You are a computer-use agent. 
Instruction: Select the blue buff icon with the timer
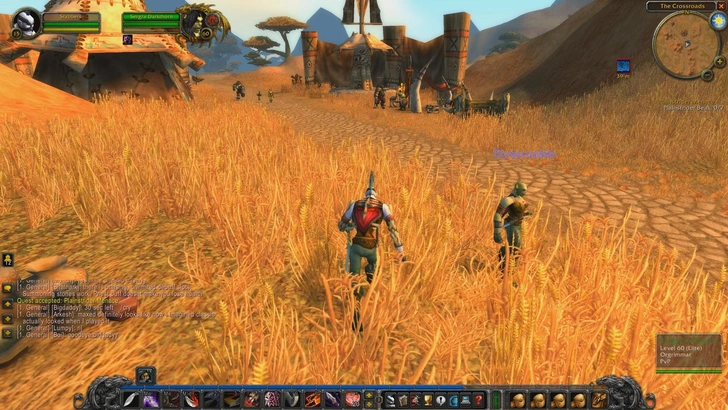tap(623, 66)
